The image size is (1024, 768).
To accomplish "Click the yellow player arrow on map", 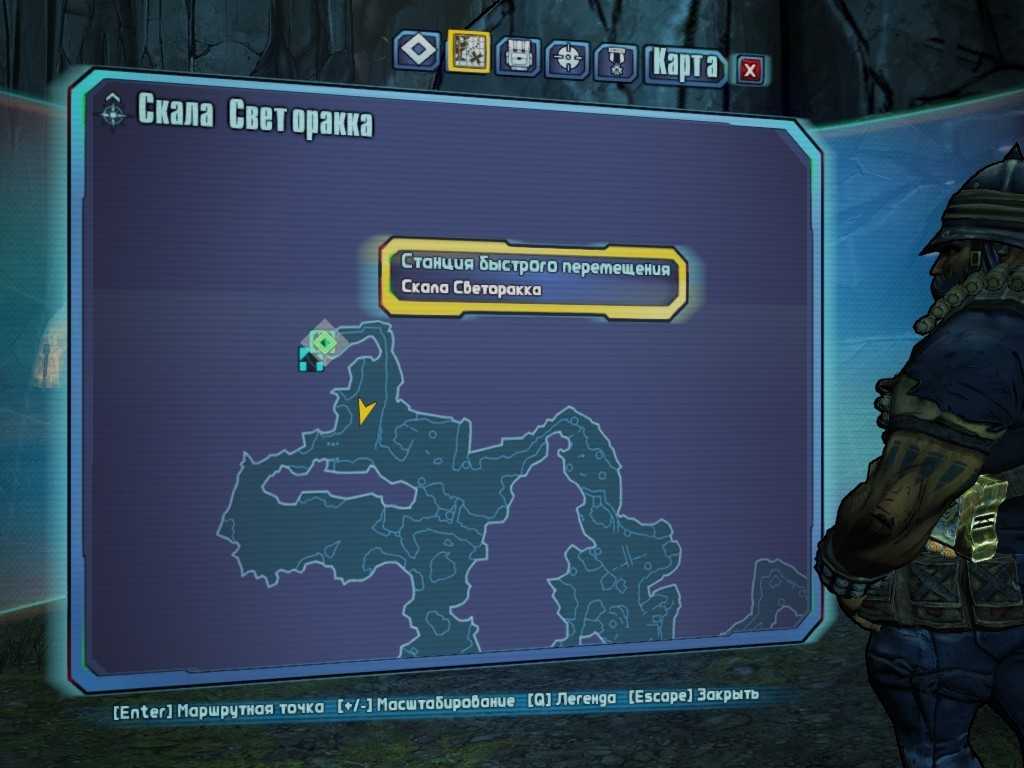I will (x=364, y=410).
